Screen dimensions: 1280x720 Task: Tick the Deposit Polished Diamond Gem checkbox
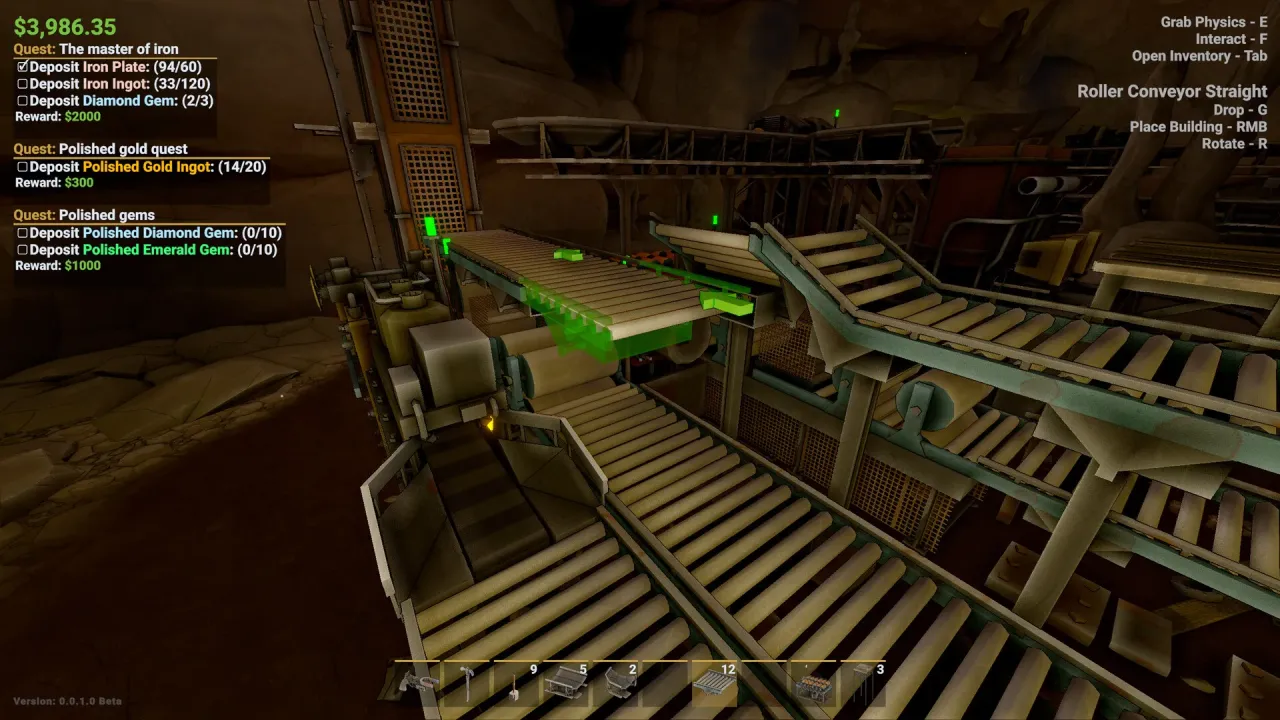tap(22, 232)
